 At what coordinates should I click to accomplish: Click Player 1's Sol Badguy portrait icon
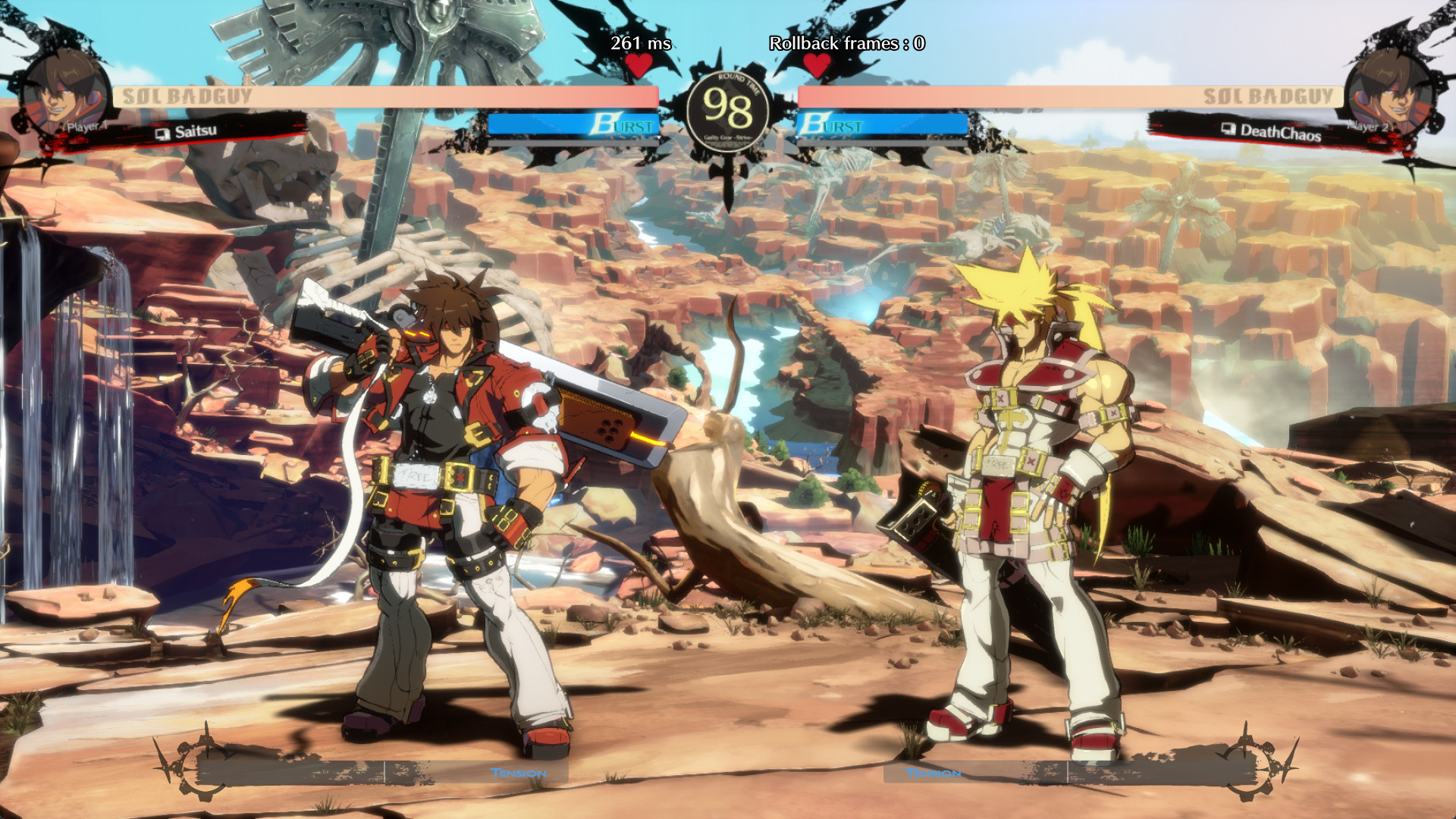(64, 91)
